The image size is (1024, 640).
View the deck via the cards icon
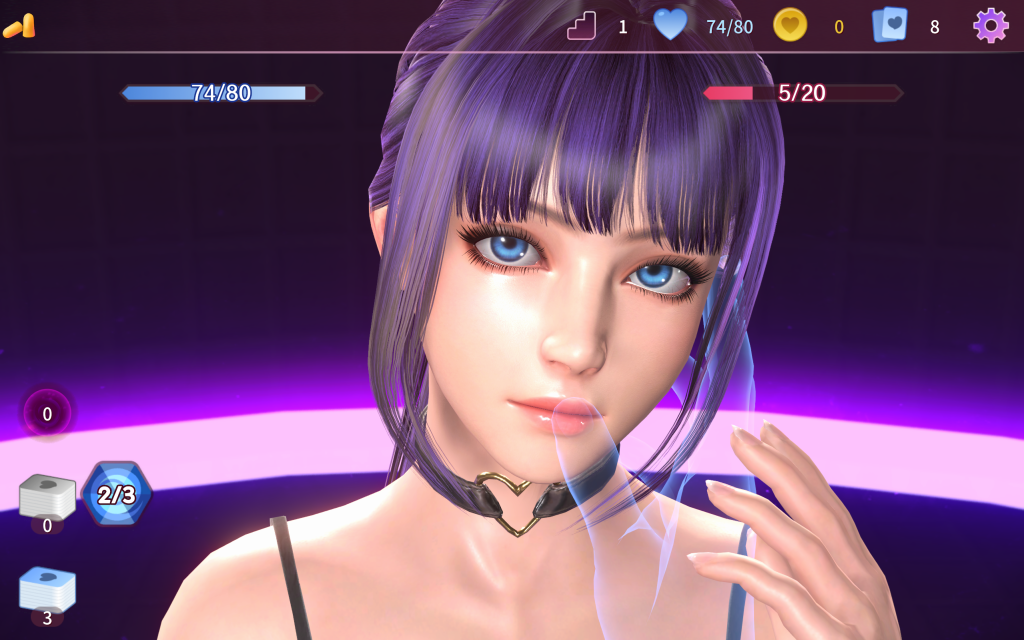tap(889, 25)
